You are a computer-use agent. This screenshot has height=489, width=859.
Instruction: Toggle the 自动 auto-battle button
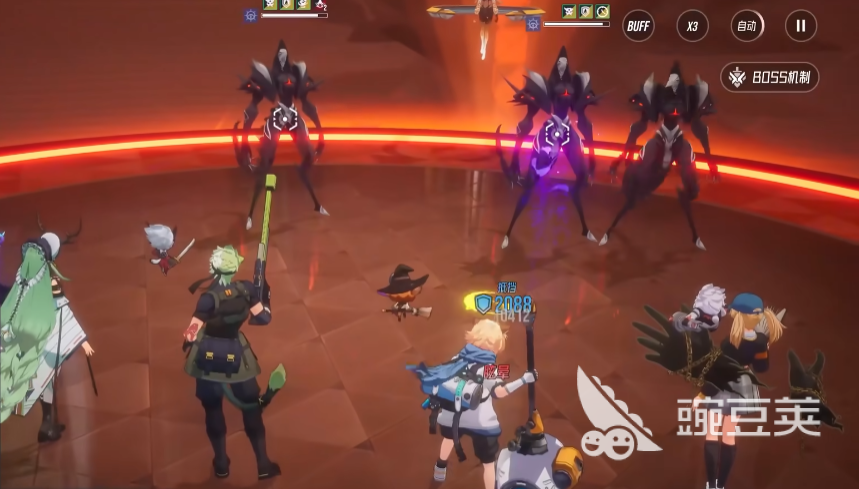pyautogui.click(x=746, y=26)
